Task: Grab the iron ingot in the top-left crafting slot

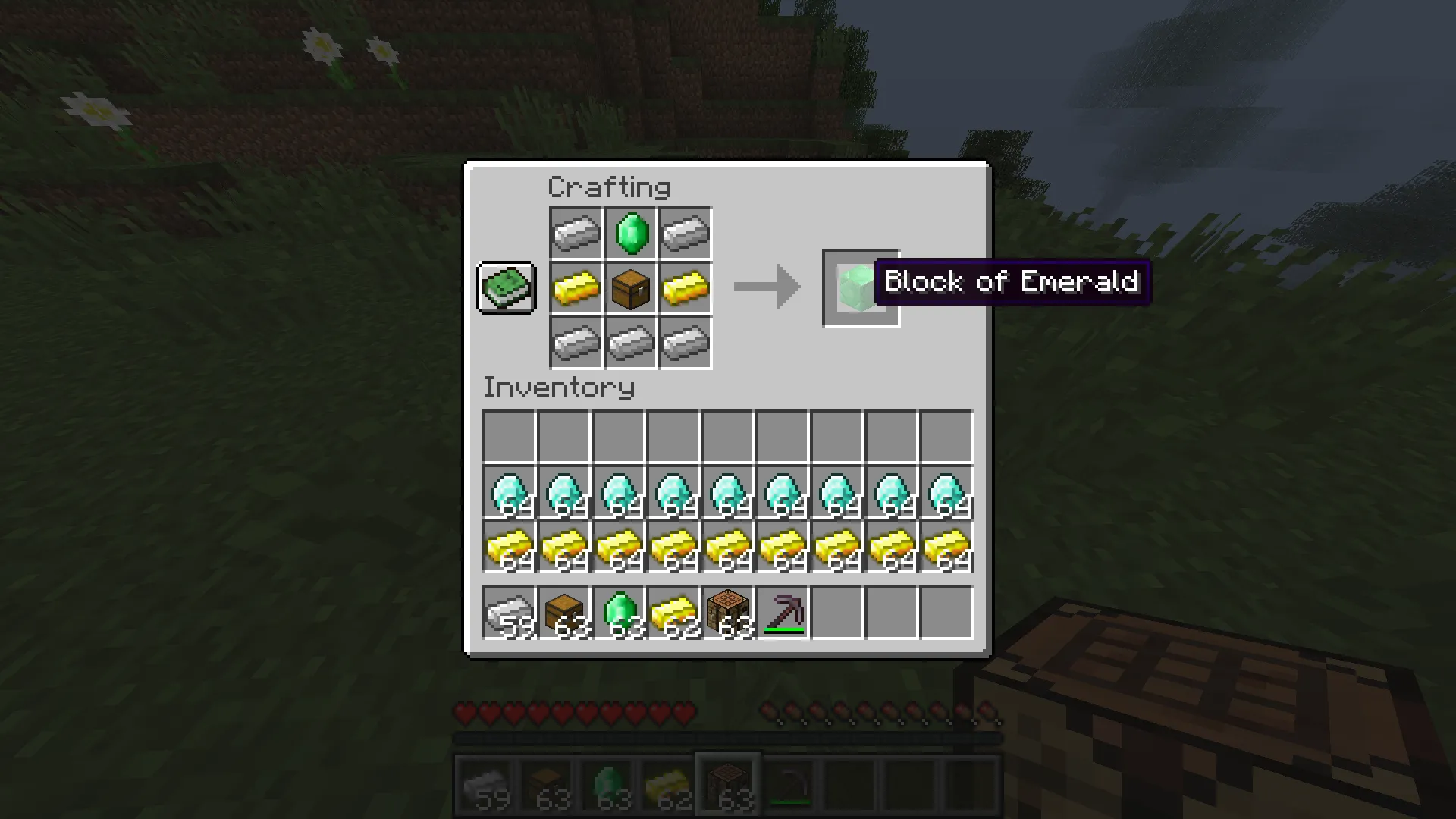Action: pyautogui.click(x=576, y=233)
